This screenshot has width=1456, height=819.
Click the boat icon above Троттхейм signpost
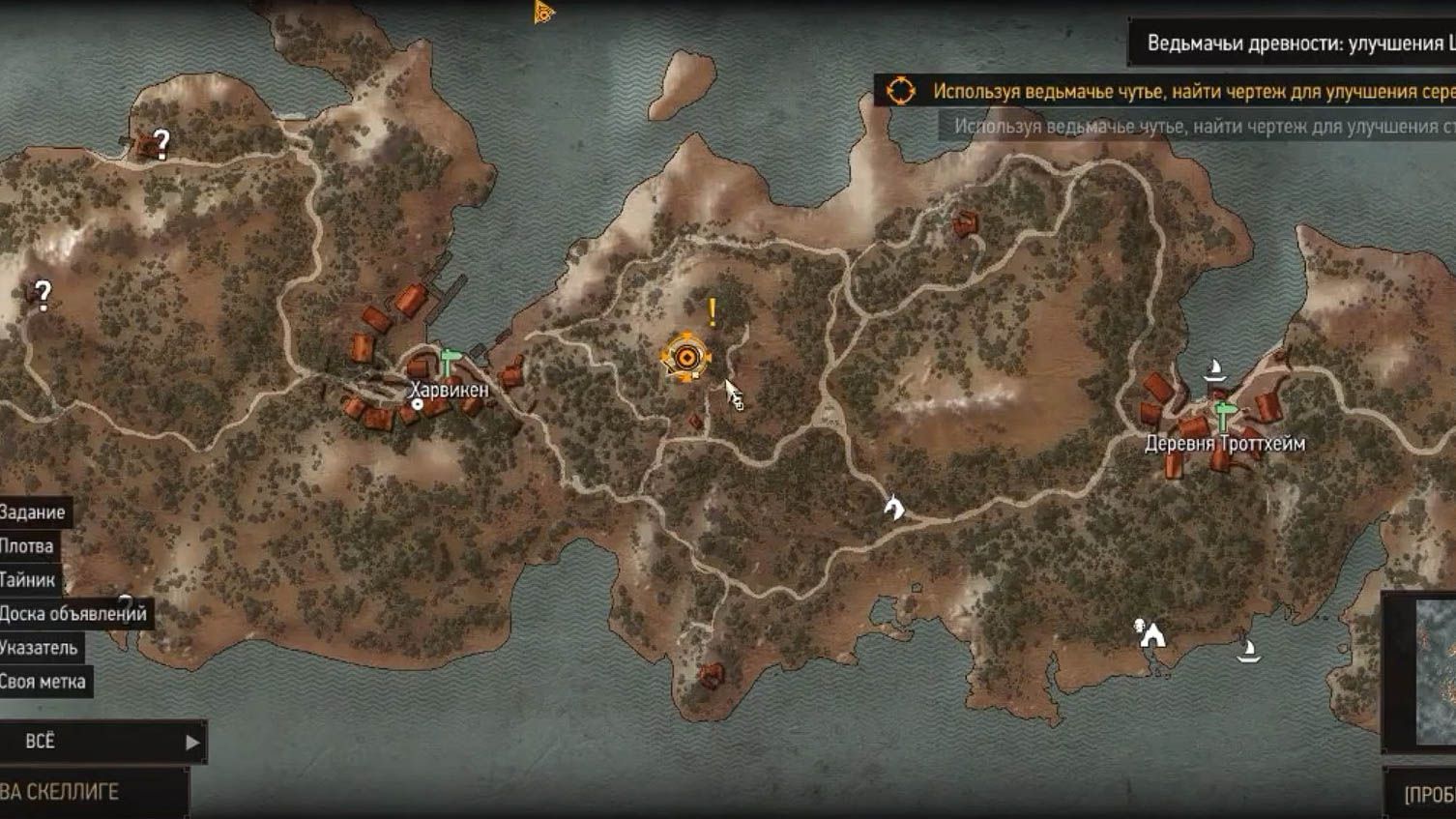click(x=1214, y=370)
